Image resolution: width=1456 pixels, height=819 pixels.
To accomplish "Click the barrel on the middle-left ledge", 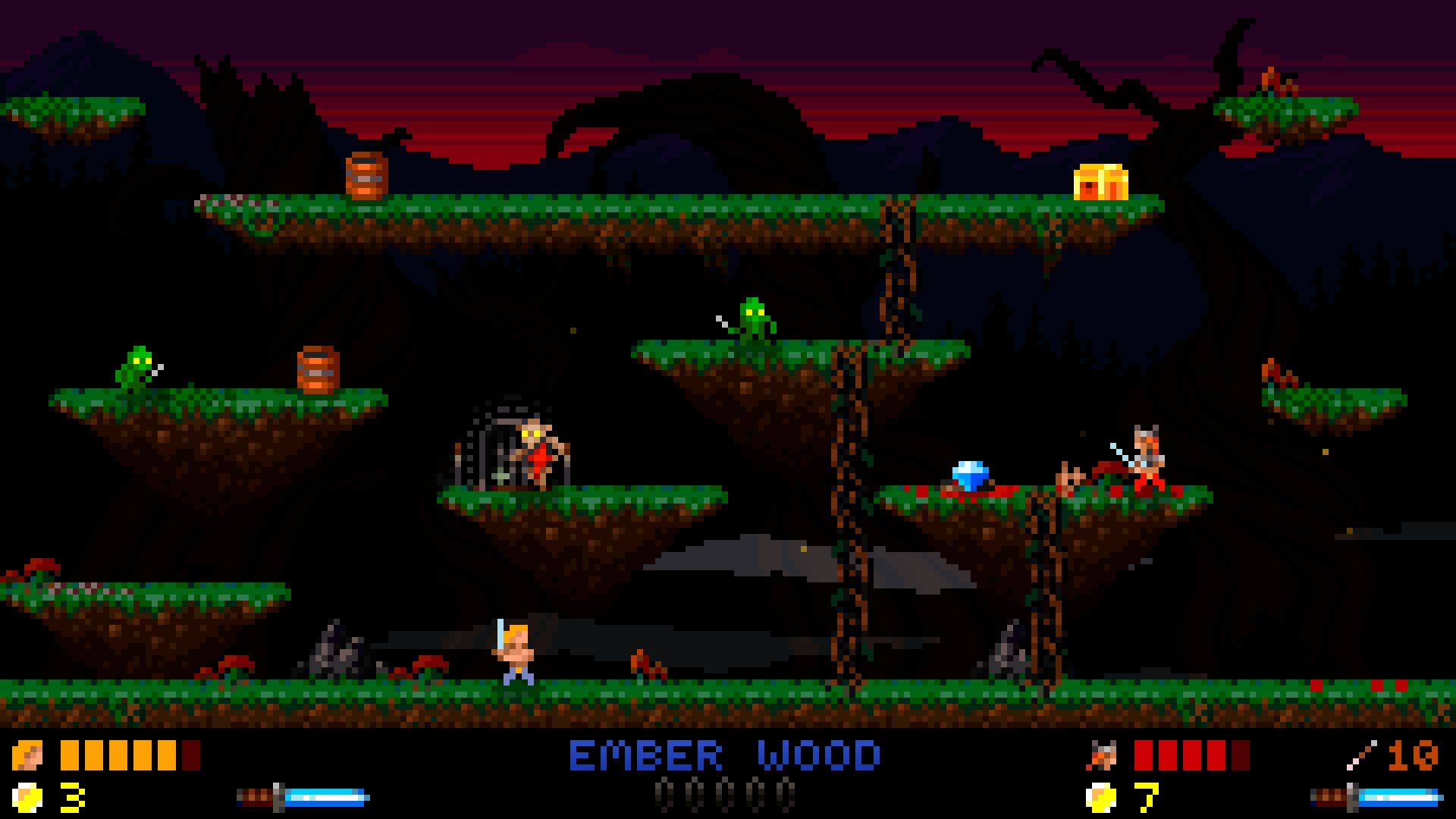I will click(x=318, y=370).
